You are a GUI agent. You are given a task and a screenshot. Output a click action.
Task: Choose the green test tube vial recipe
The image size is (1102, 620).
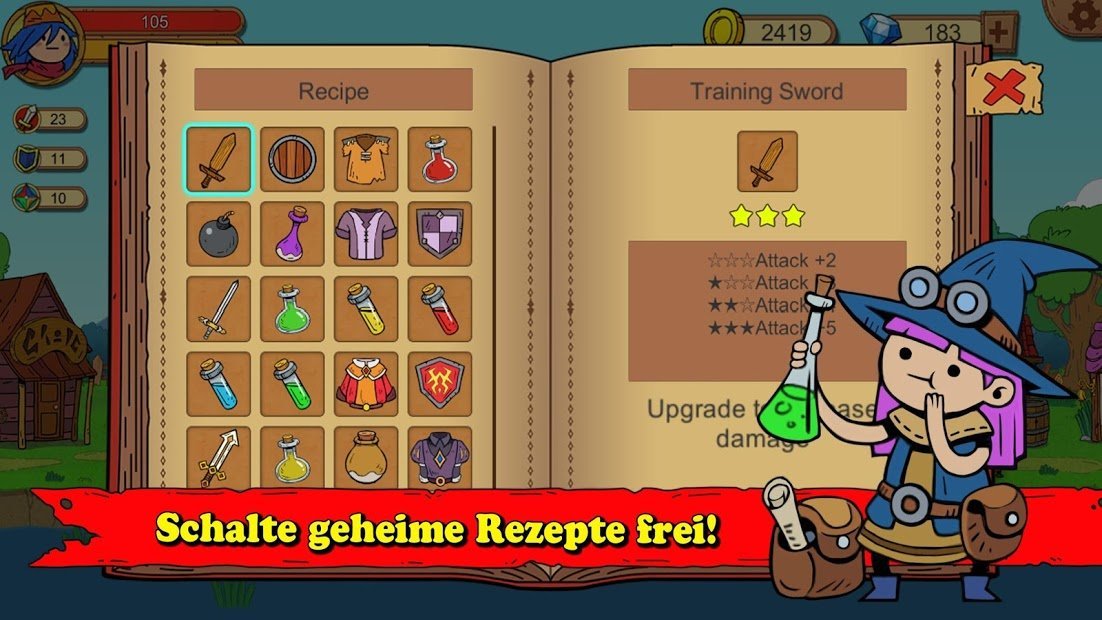(x=292, y=384)
